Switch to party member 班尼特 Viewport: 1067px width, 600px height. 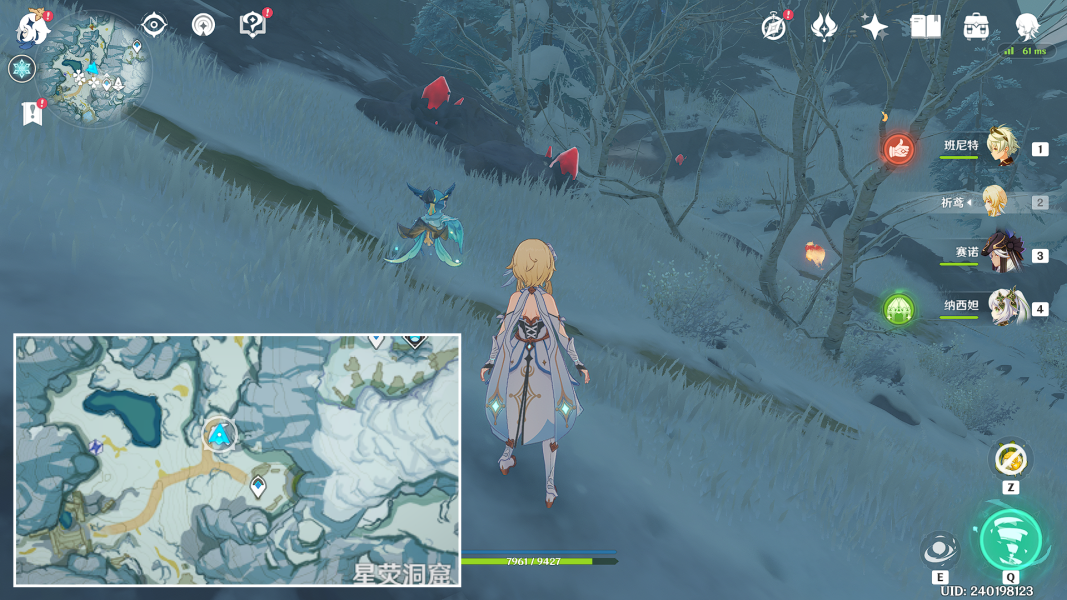pos(1000,148)
